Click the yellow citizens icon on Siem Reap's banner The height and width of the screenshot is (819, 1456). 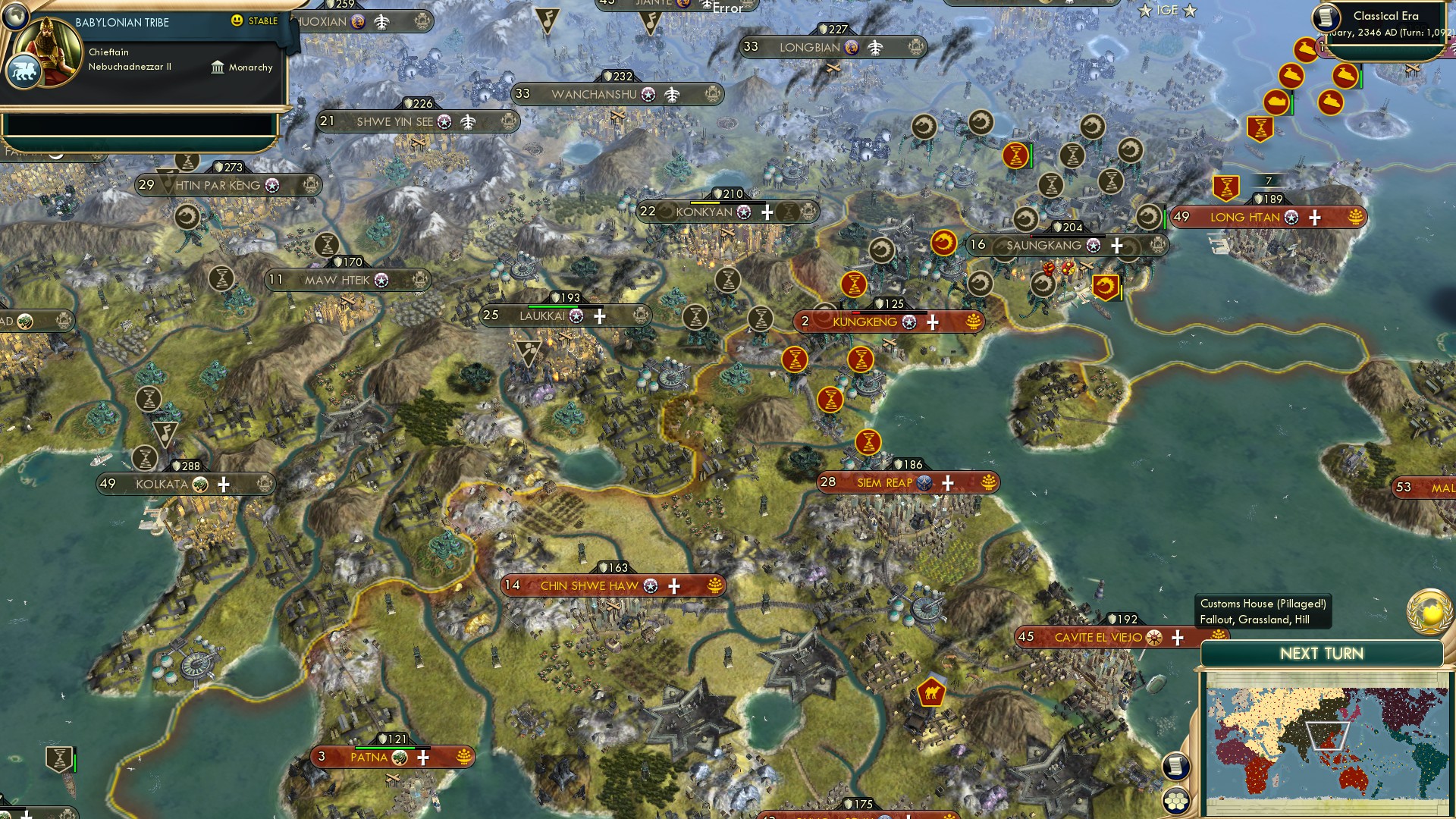[x=988, y=482]
